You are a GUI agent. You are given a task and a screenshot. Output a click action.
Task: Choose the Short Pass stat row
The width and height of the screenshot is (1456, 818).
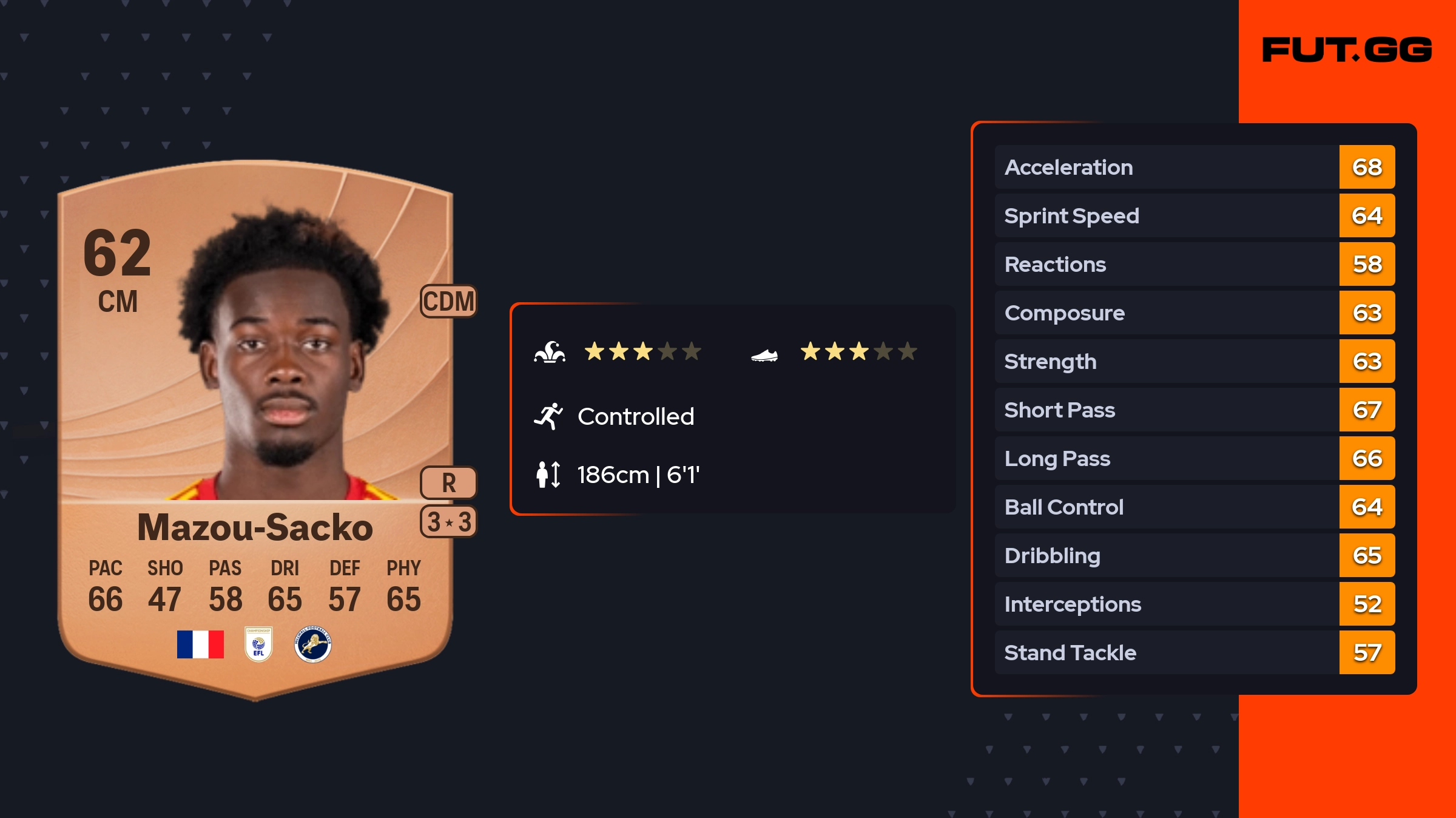(x=1194, y=410)
